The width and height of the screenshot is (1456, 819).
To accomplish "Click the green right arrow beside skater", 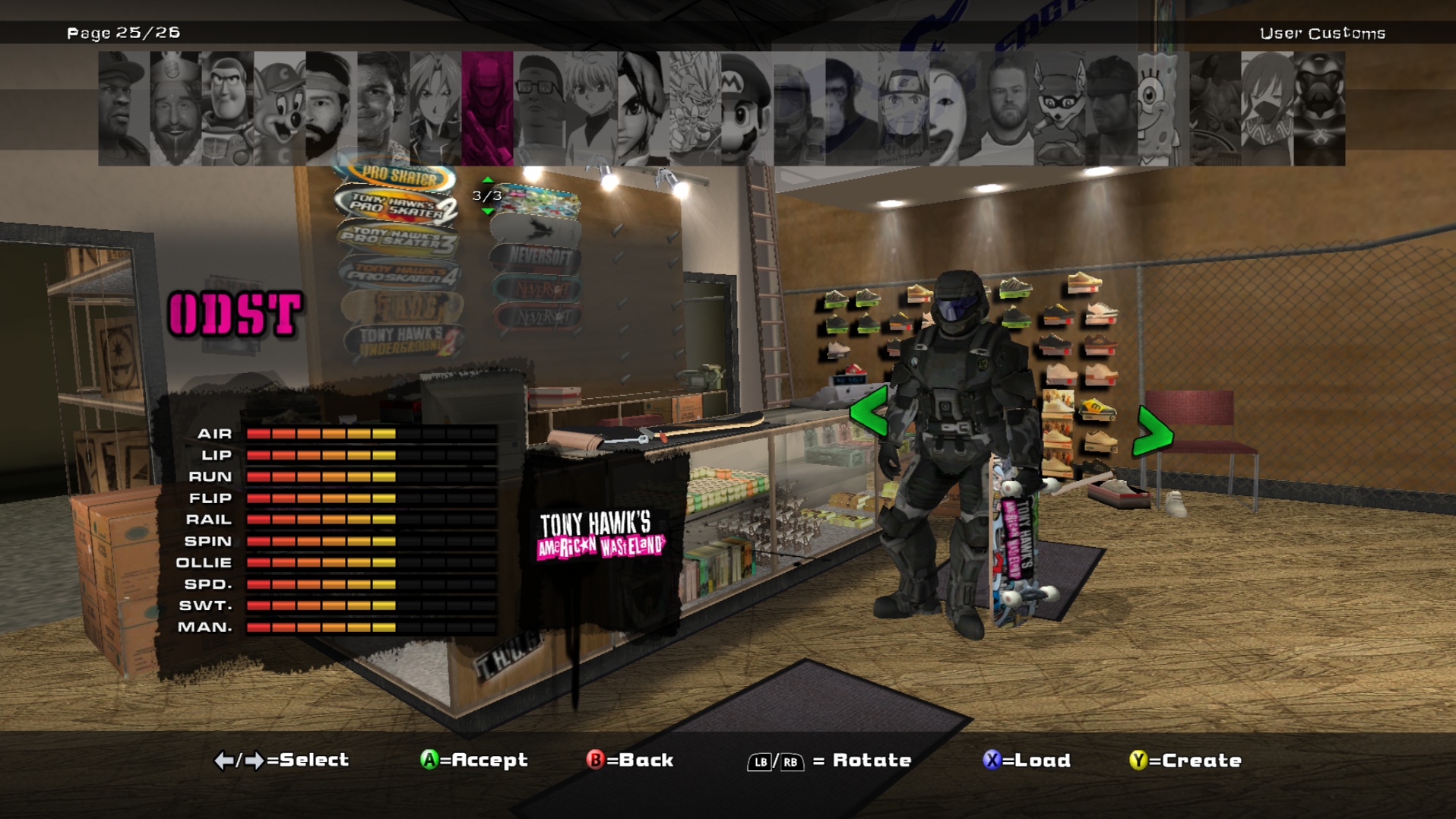I will [x=1152, y=431].
